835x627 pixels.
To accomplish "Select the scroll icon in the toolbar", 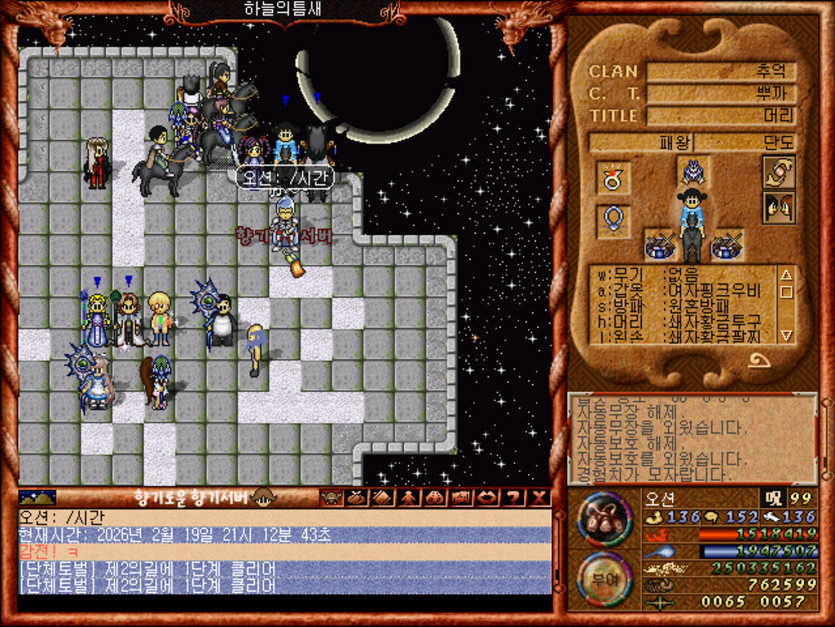I will point(383,497).
